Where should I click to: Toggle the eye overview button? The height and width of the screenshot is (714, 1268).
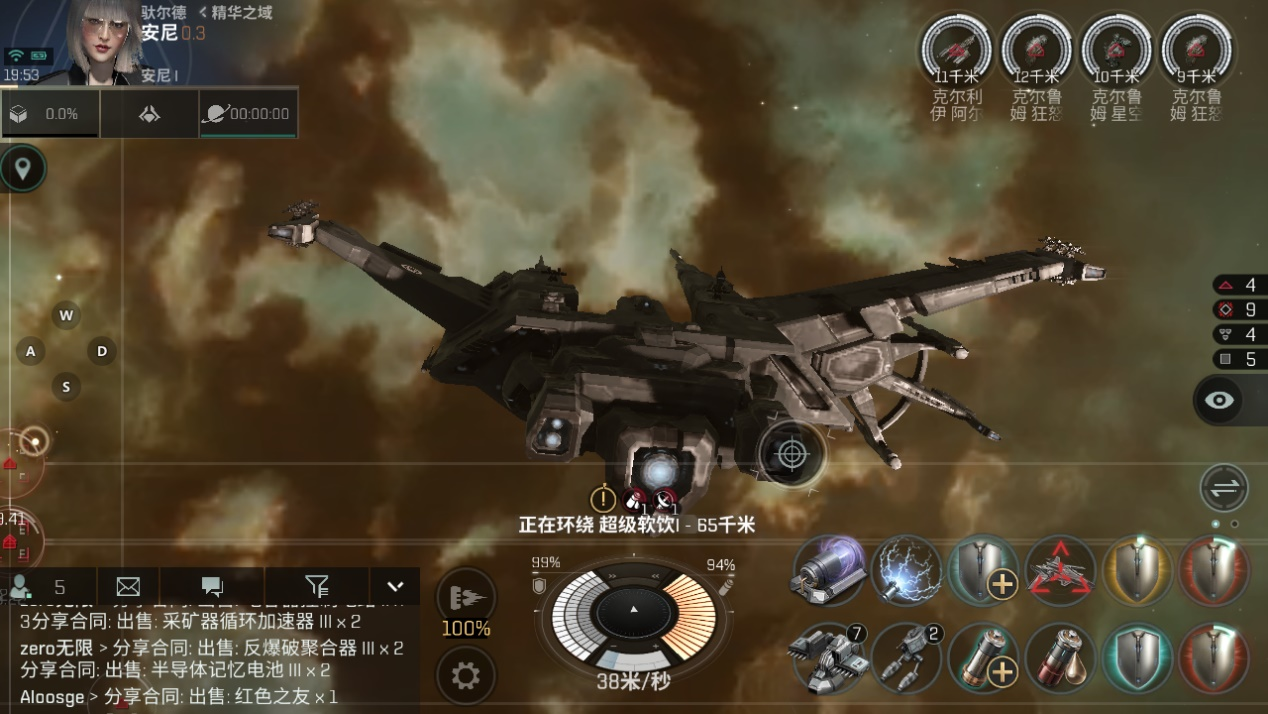coord(1219,400)
